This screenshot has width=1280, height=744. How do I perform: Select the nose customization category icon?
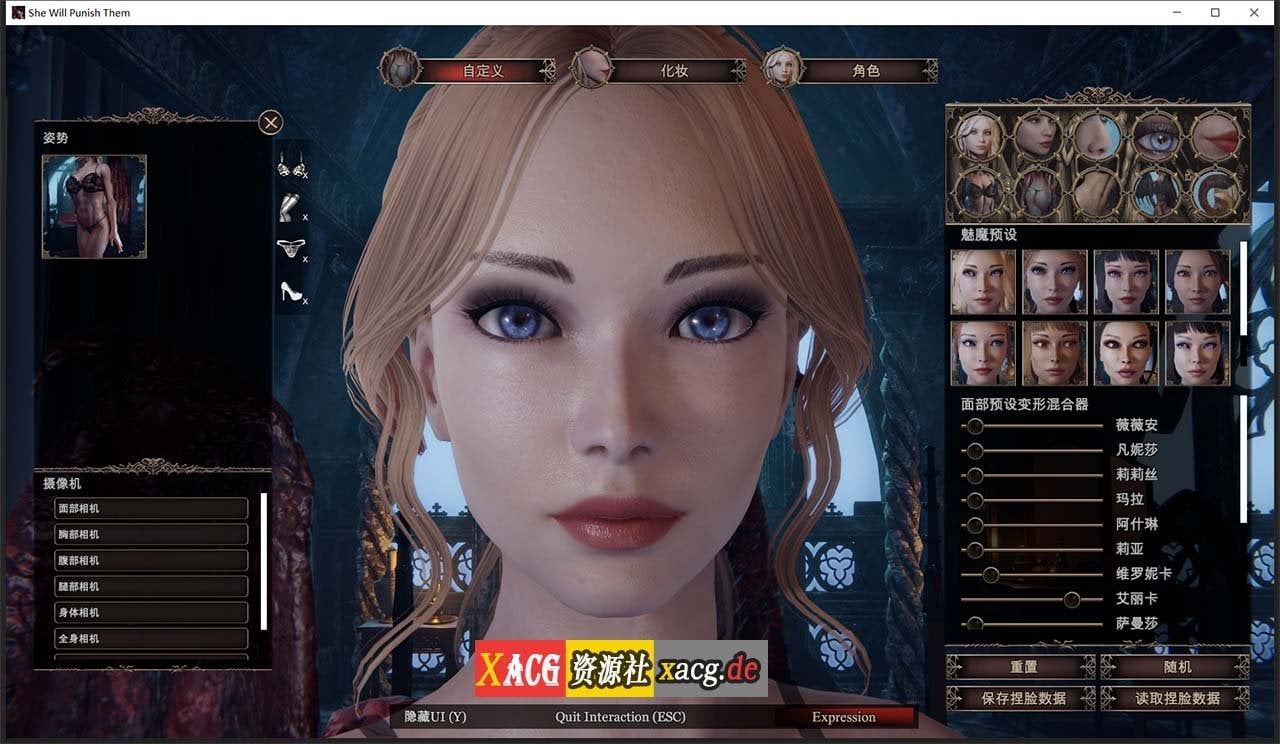pyautogui.click(x=1096, y=137)
